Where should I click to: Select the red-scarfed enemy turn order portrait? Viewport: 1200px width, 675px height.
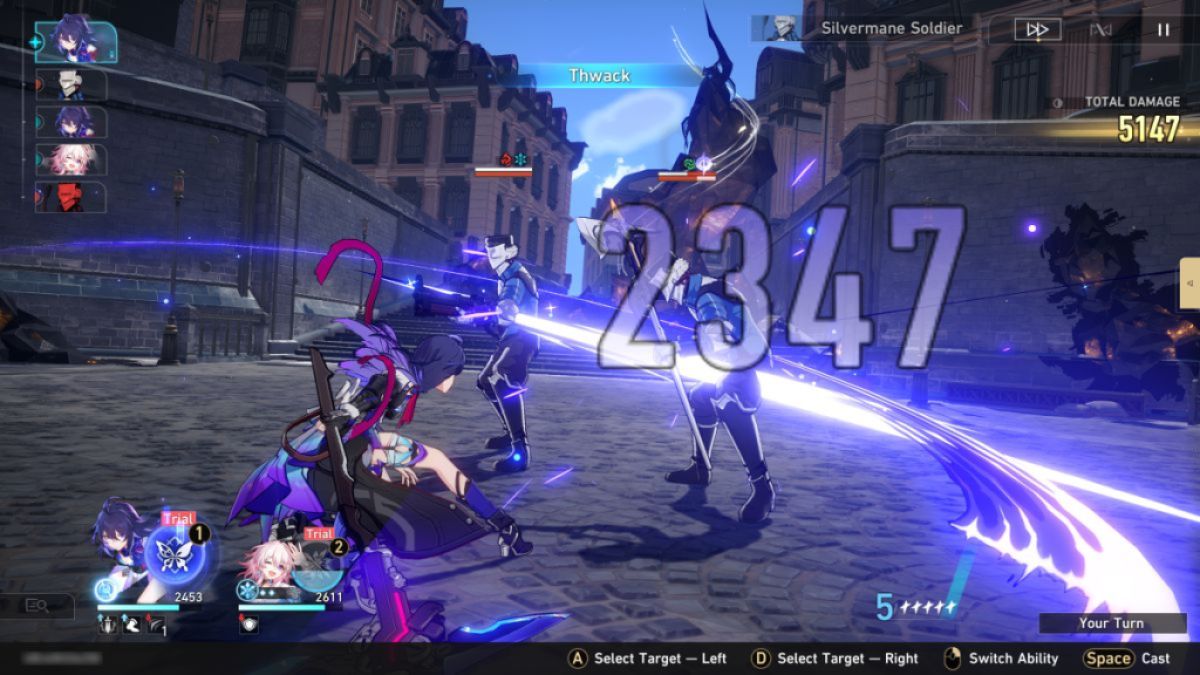(x=71, y=196)
